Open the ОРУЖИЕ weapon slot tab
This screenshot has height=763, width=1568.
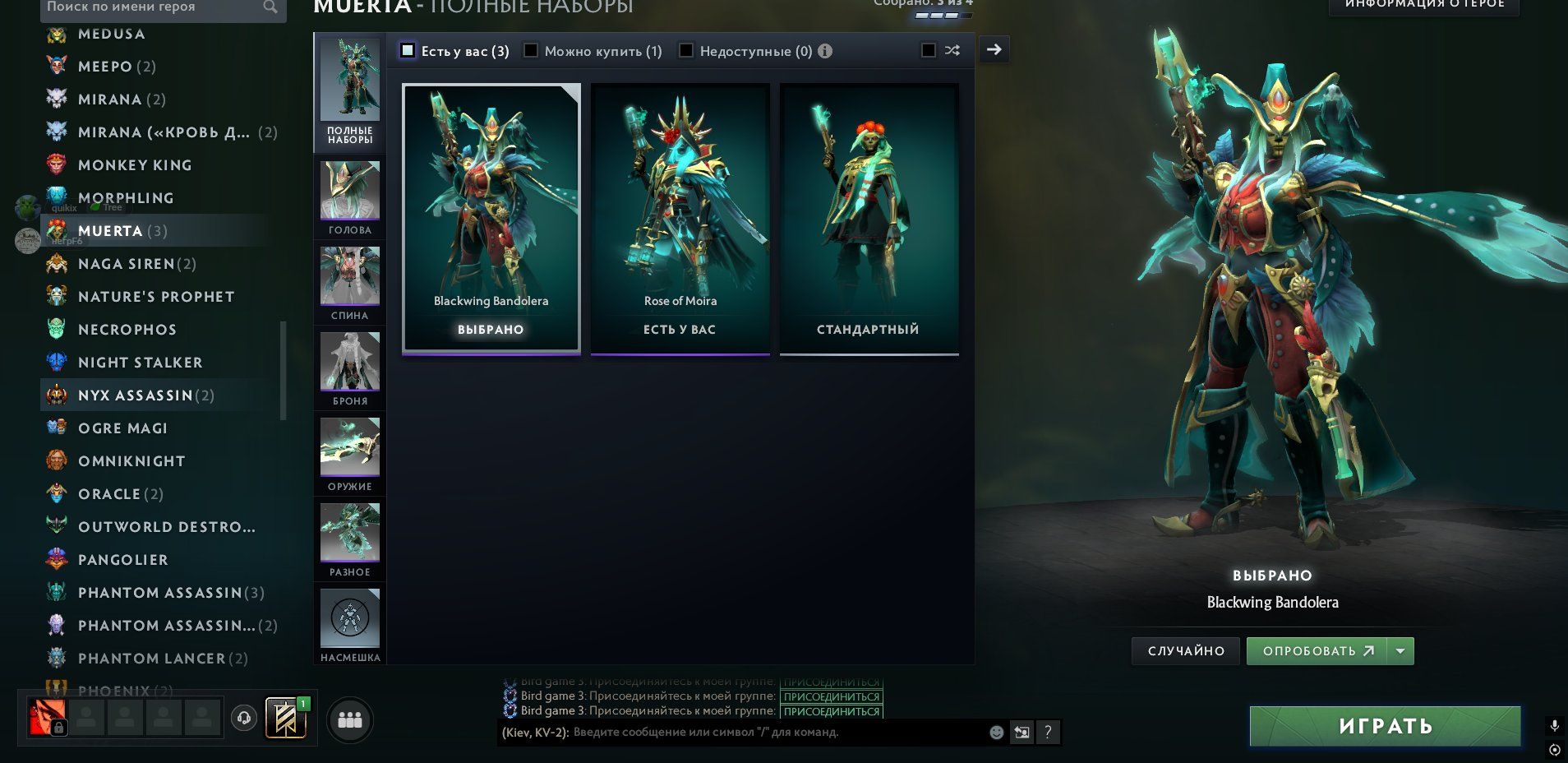tap(350, 454)
